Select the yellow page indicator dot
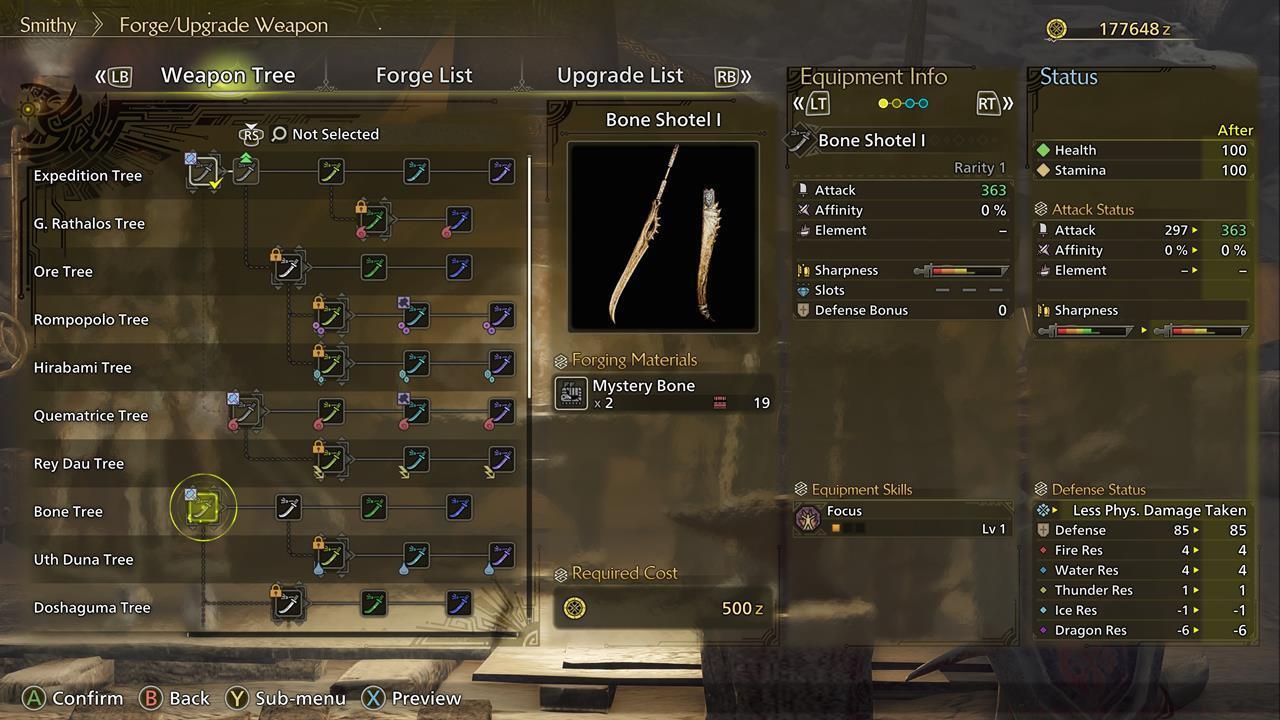The height and width of the screenshot is (720, 1280). (883, 102)
